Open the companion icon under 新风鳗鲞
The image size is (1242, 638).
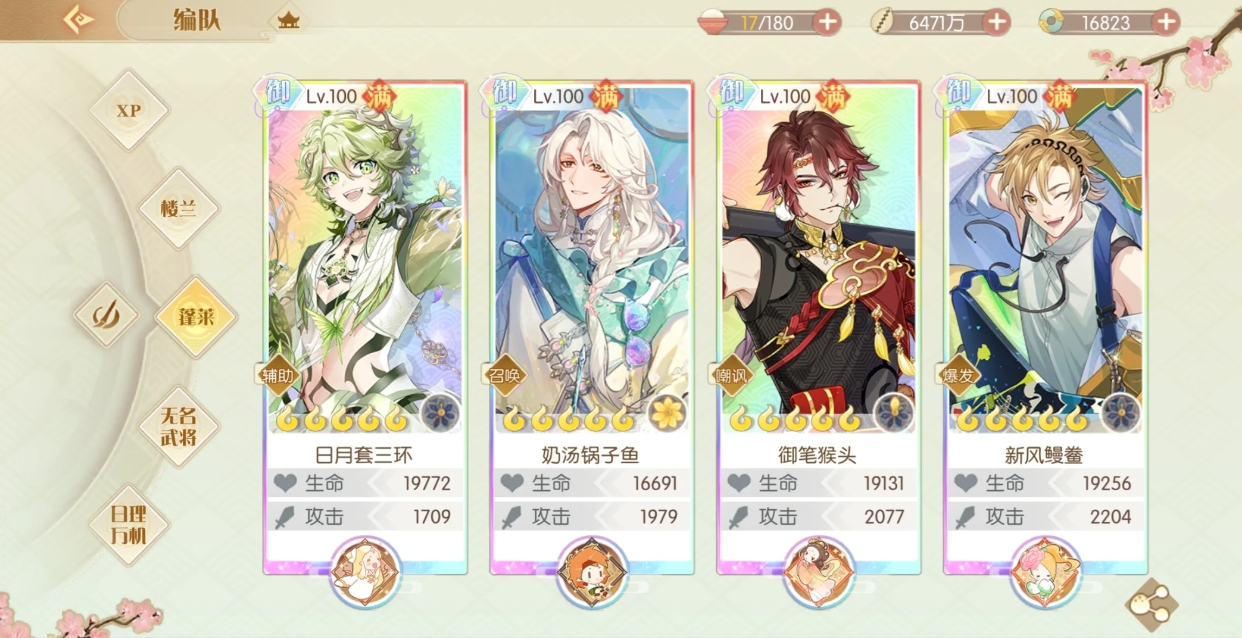(1045, 572)
